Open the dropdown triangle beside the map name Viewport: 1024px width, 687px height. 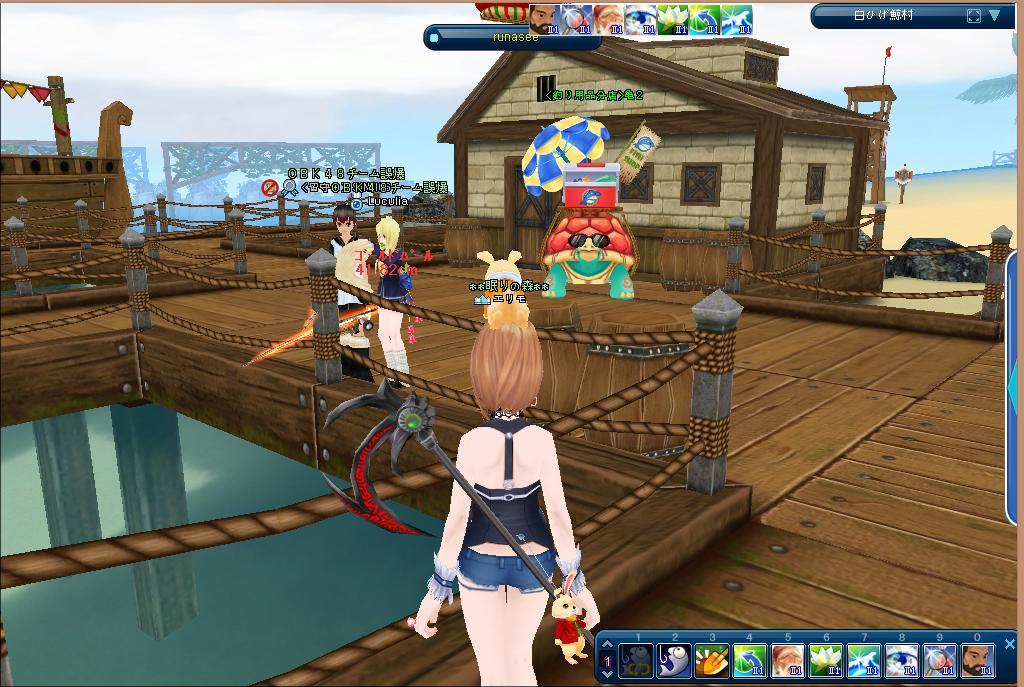point(995,16)
